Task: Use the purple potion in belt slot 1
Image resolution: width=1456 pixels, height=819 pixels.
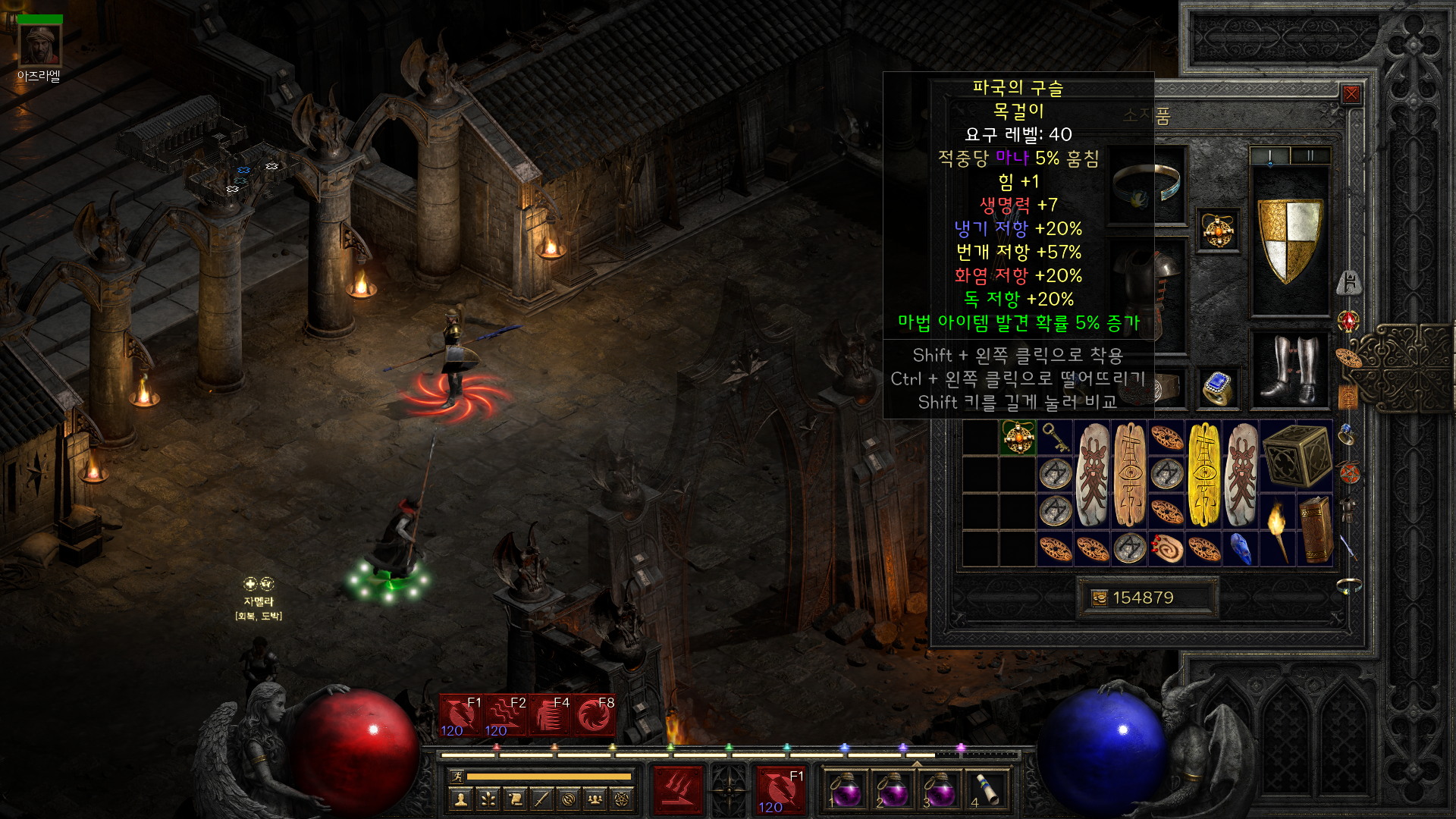Action: click(845, 790)
